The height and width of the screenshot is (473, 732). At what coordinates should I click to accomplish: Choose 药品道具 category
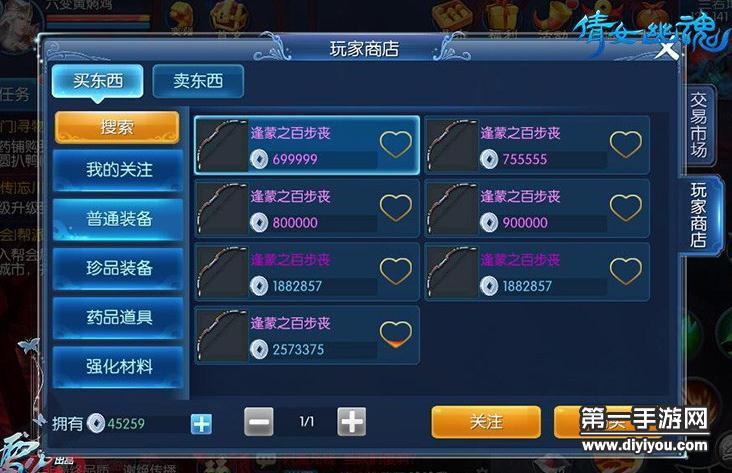pos(119,317)
